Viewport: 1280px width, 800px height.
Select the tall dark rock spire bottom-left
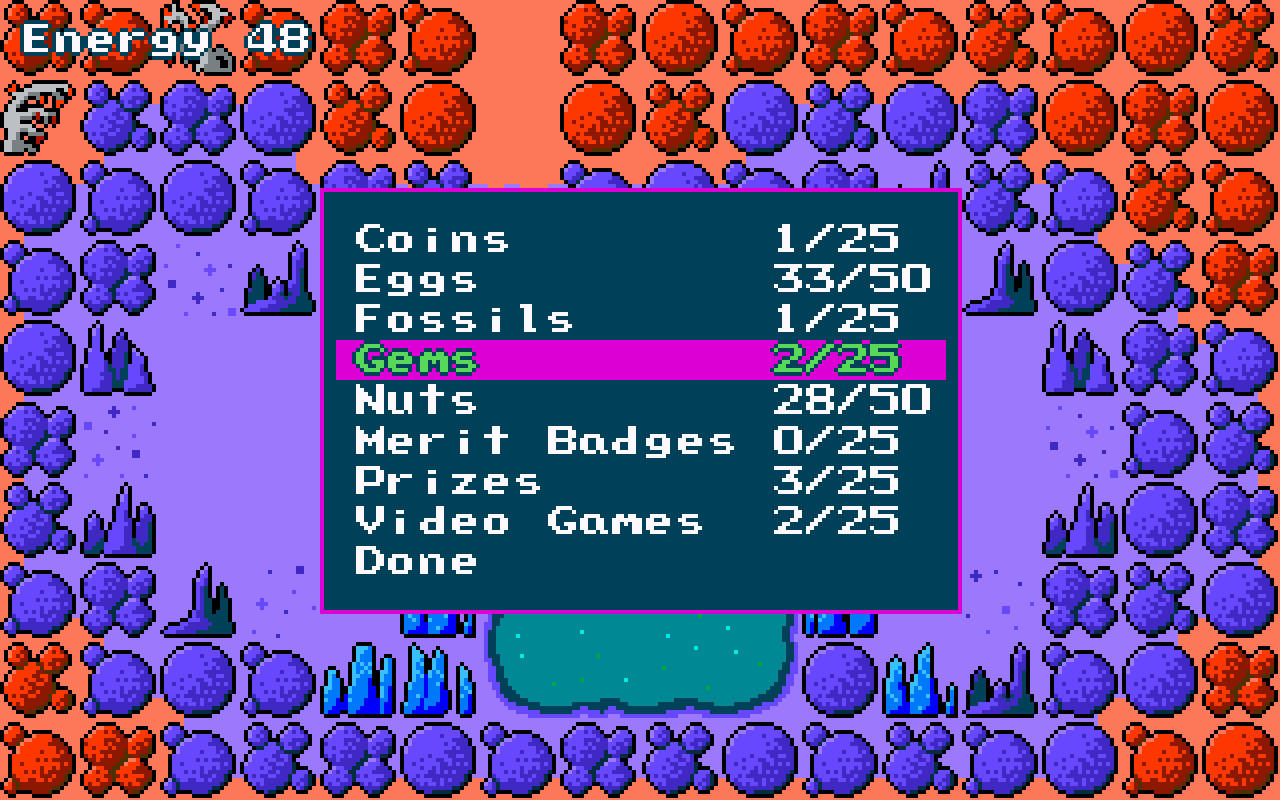[205, 600]
